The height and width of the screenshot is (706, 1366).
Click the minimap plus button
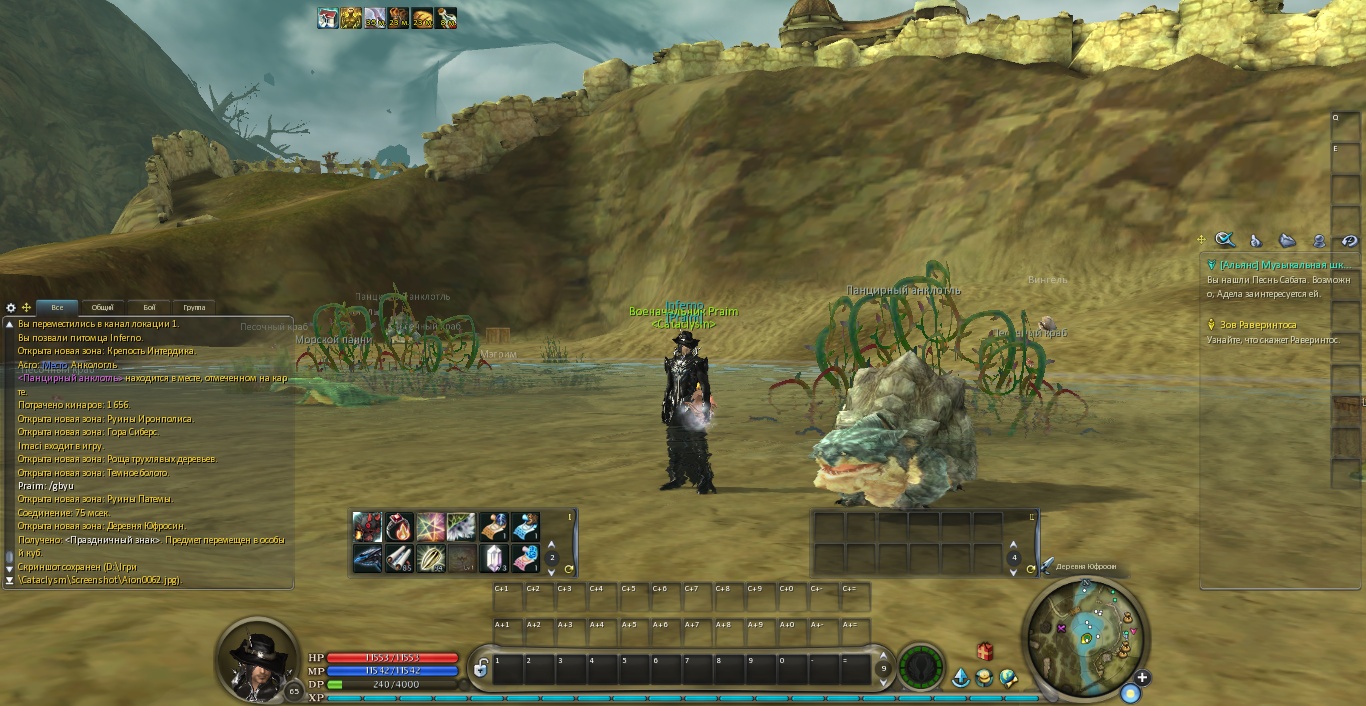point(1141,677)
